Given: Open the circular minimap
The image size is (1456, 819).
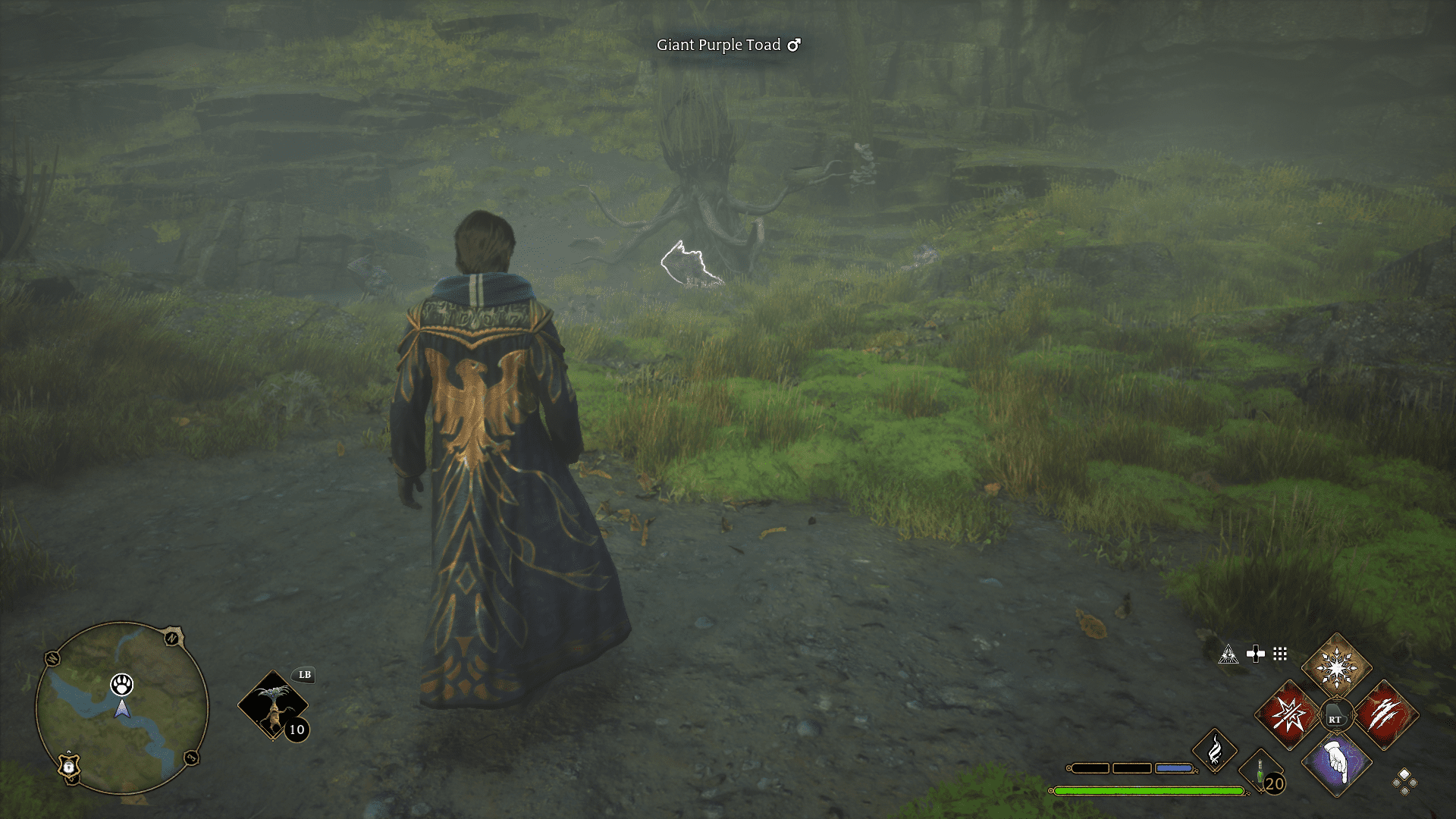Looking at the screenshot, I should pyautogui.click(x=121, y=708).
